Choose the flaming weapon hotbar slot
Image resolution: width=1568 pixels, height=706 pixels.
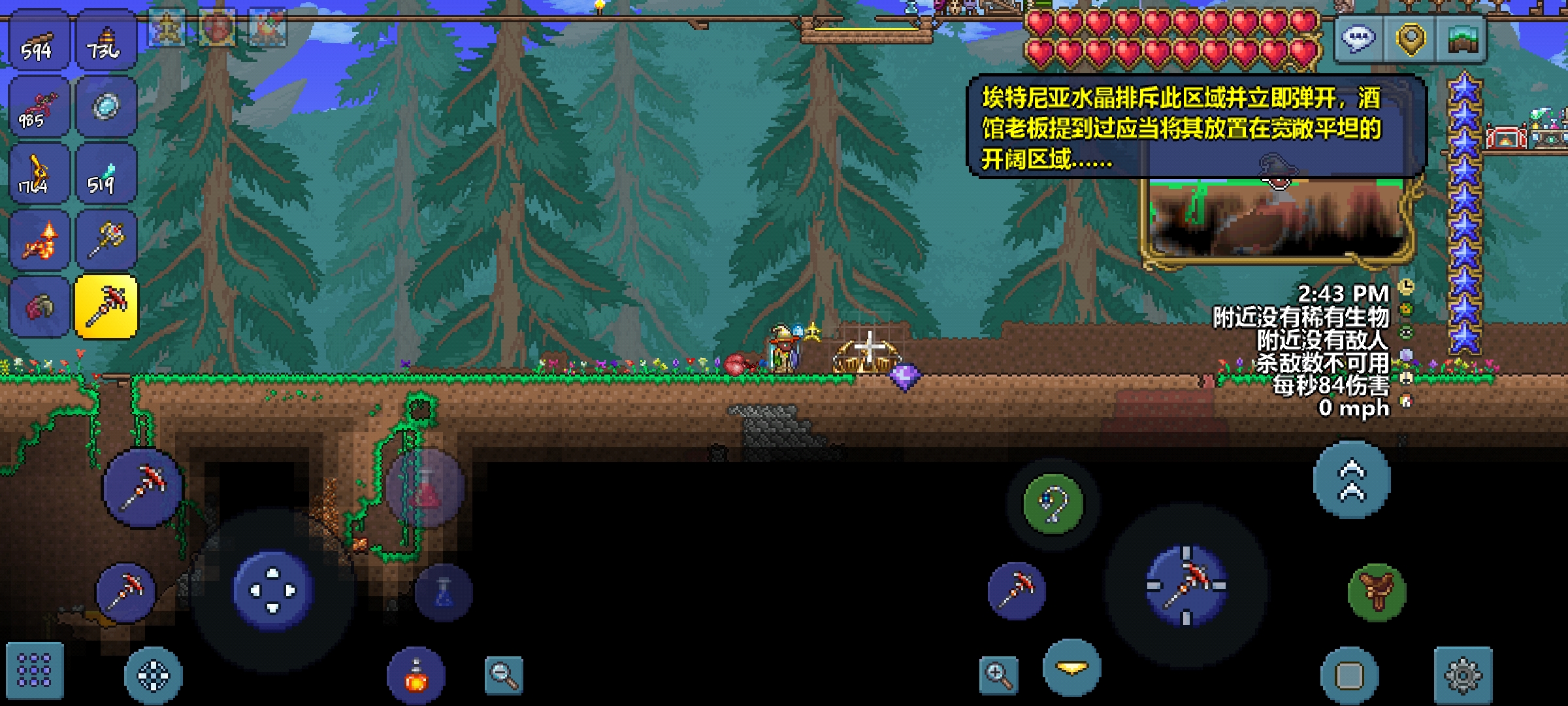[38, 241]
